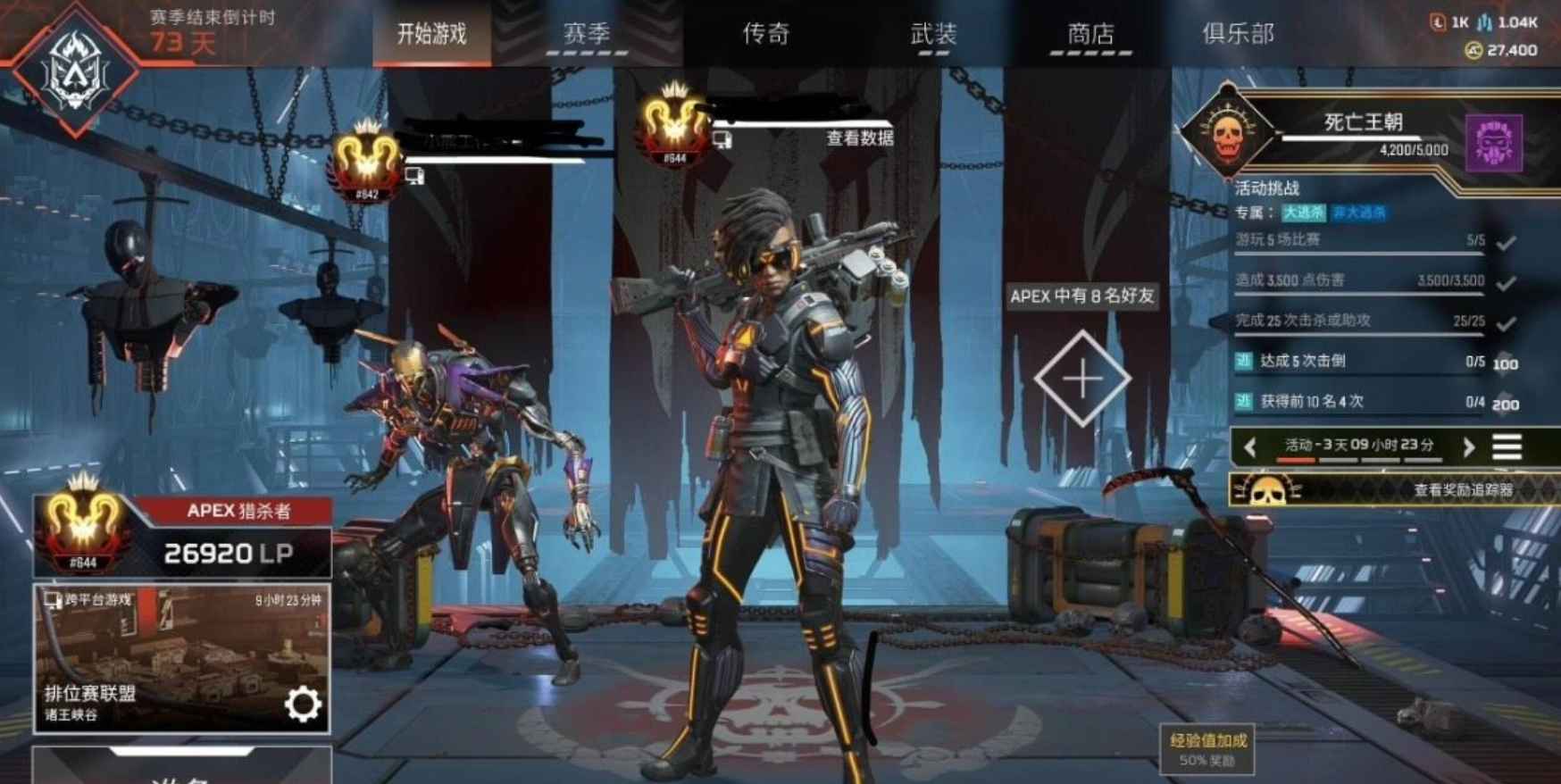Open the 传奇 menu
The width and height of the screenshot is (1561, 784).
click(x=766, y=33)
